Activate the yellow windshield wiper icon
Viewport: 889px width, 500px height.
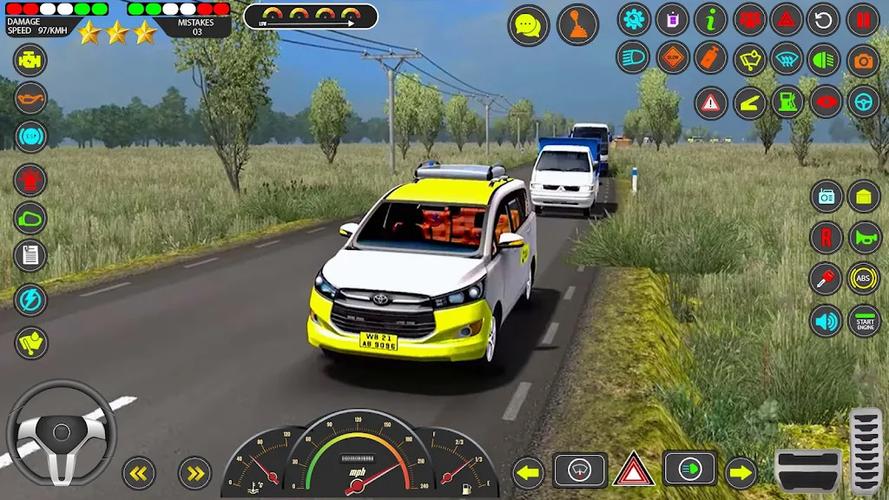749,60
